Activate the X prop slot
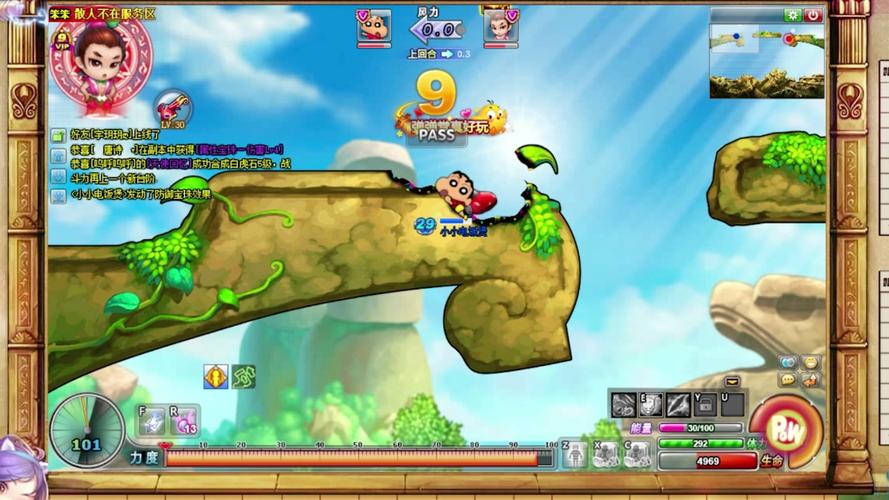This screenshot has height=500, width=889. point(605,455)
